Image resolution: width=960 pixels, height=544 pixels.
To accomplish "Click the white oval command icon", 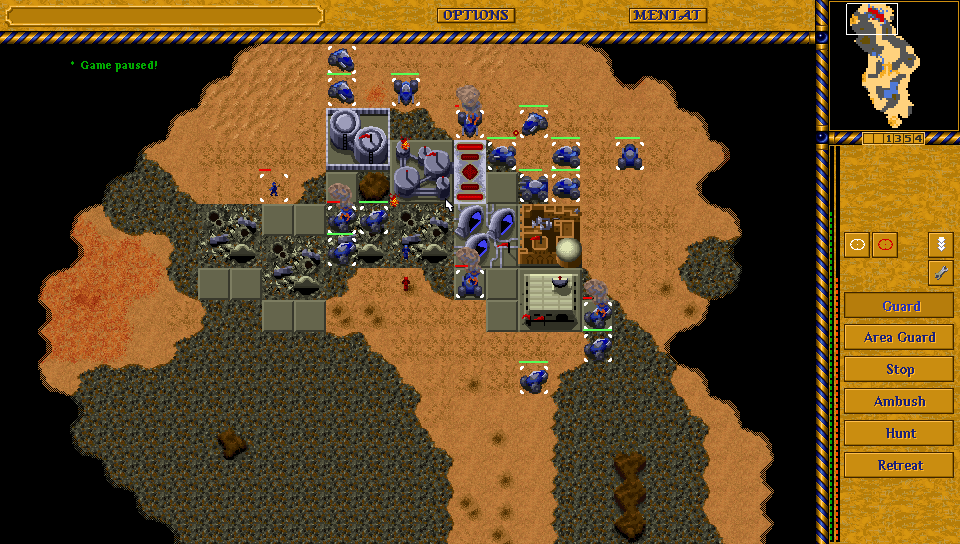I will pyautogui.click(x=857, y=245).
